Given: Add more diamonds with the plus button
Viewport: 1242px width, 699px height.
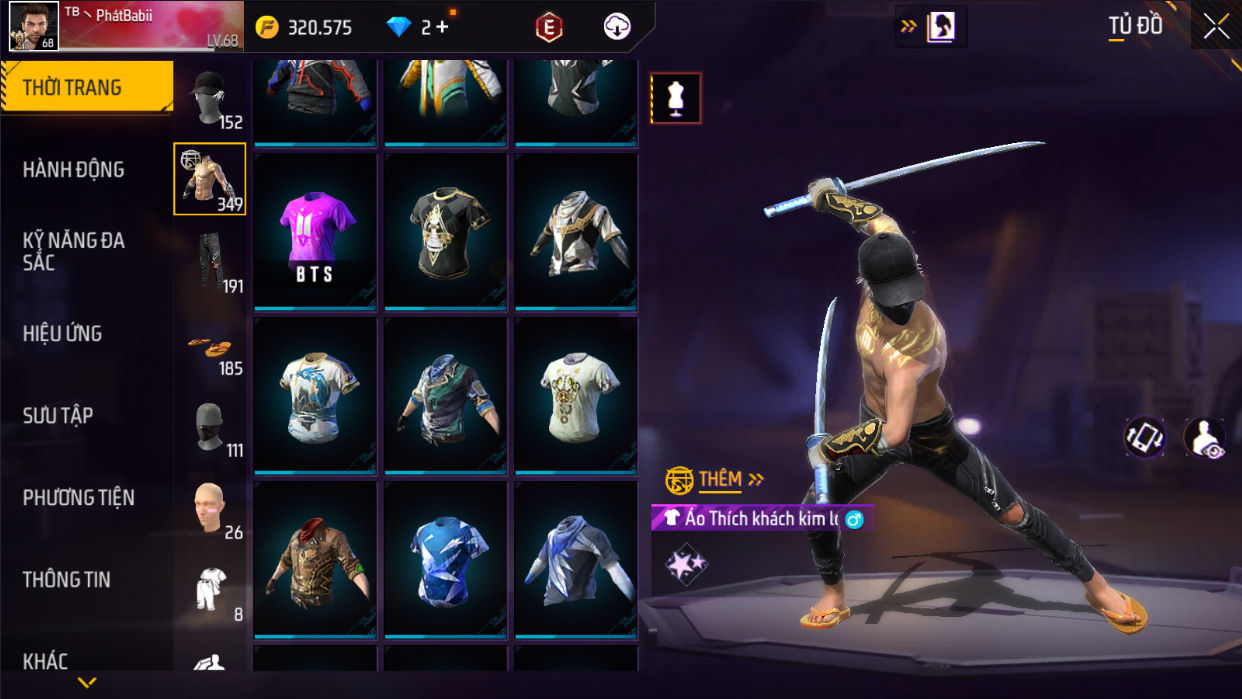Looking at the screenshot, I should pos(442,27).
